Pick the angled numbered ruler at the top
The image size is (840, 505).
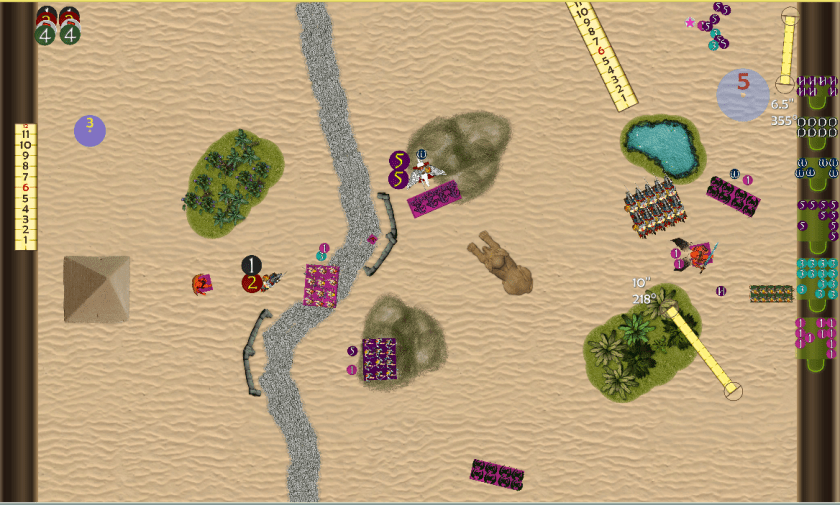pos(601,53)
